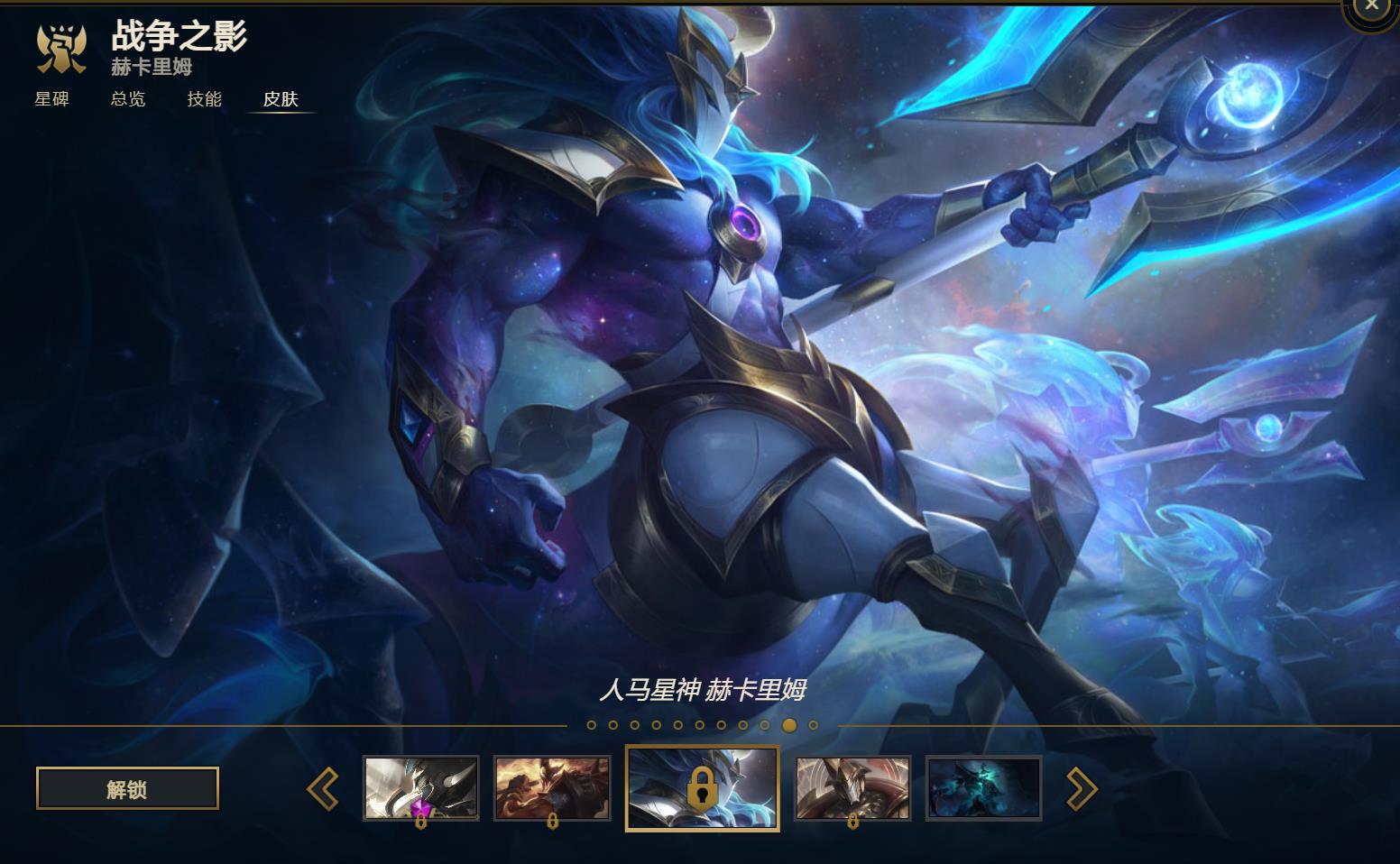The height and width of the screenshot is (864, 1400).
Task: Choose the dark teal skin thumbnail
Action: click(x=983, y=788)
